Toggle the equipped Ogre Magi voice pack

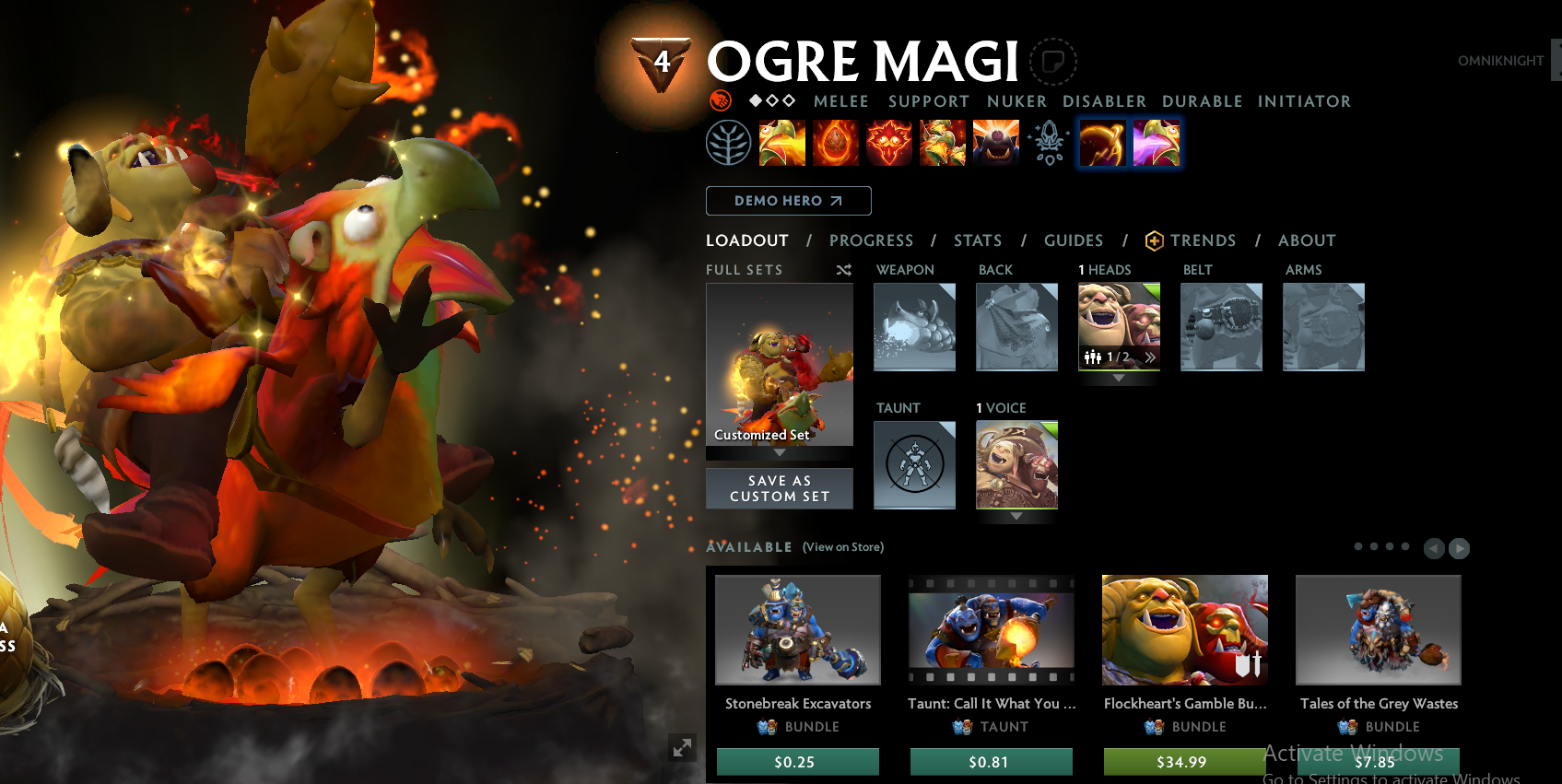coord(1016,465)
